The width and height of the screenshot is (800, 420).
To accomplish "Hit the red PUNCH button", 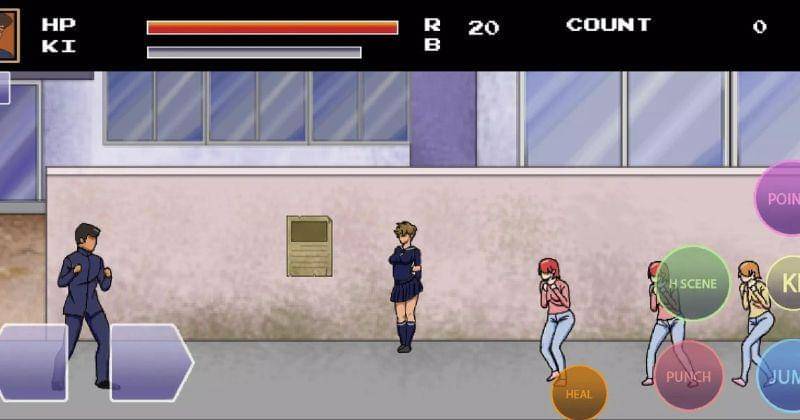I will 688,377.
